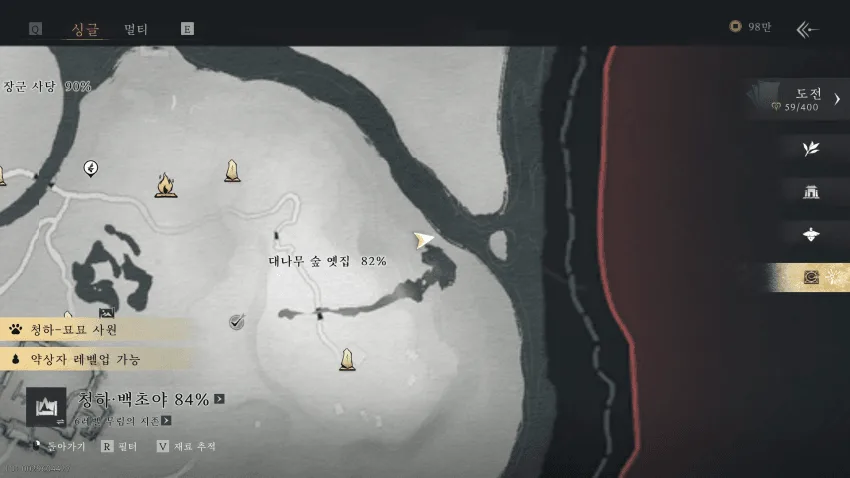
Task: Click the 돌아가기 return button
Action: [62, 446]
